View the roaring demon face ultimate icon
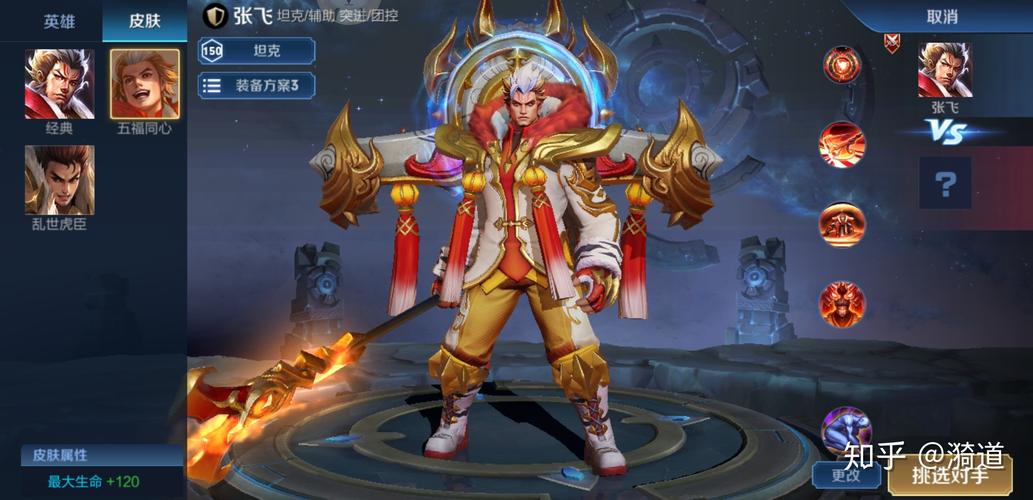 click(842, 301)
